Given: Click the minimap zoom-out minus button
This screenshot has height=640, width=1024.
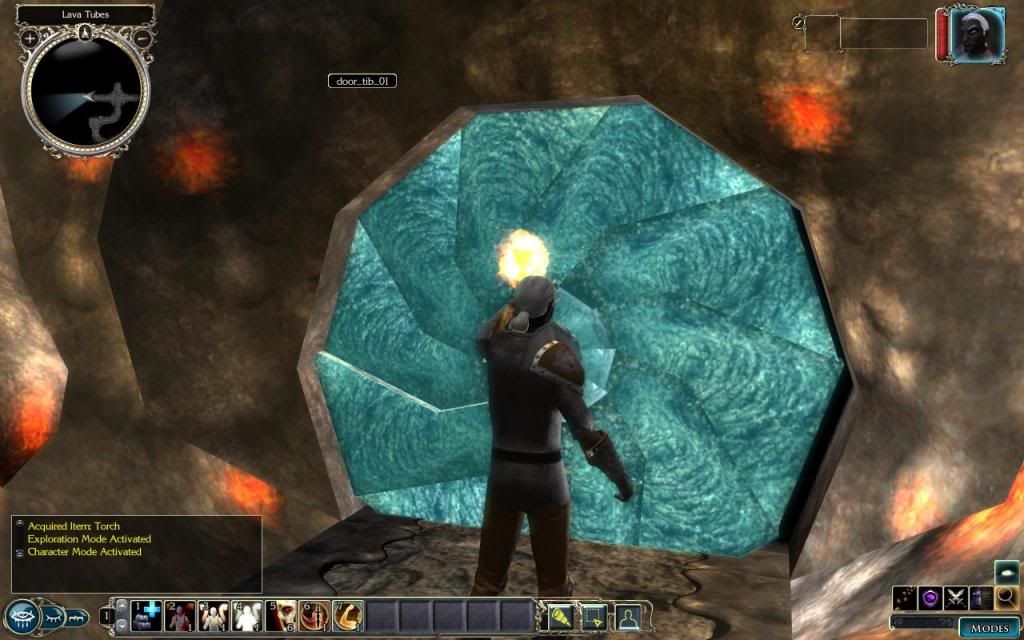Looking at the screenshot, I should (x=143, y=37).
